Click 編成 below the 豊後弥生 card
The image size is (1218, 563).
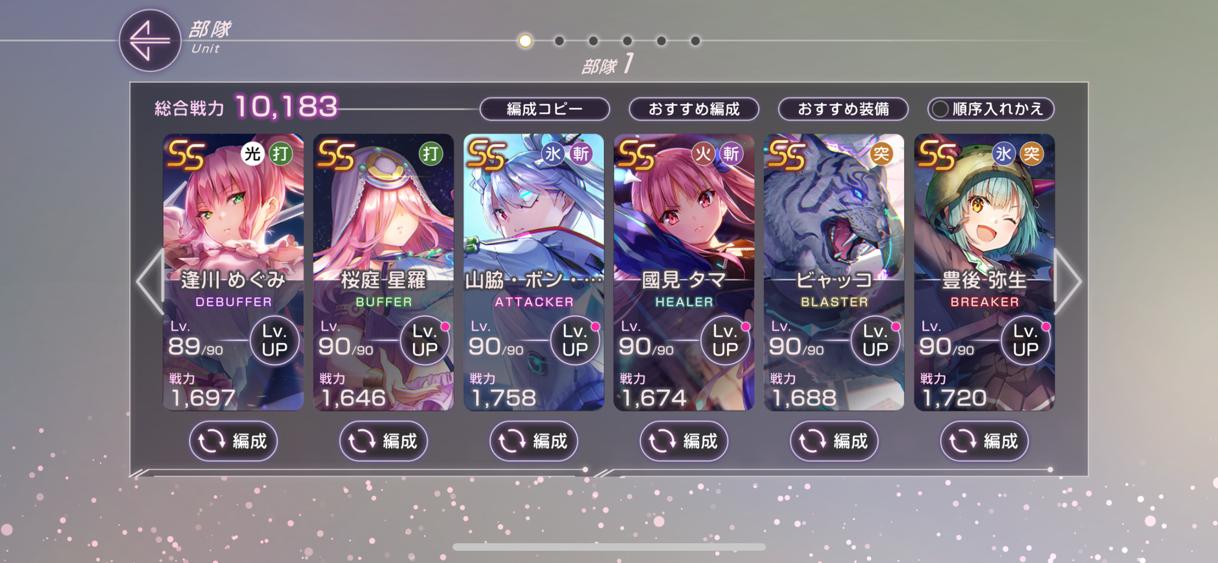coord(984,441)
